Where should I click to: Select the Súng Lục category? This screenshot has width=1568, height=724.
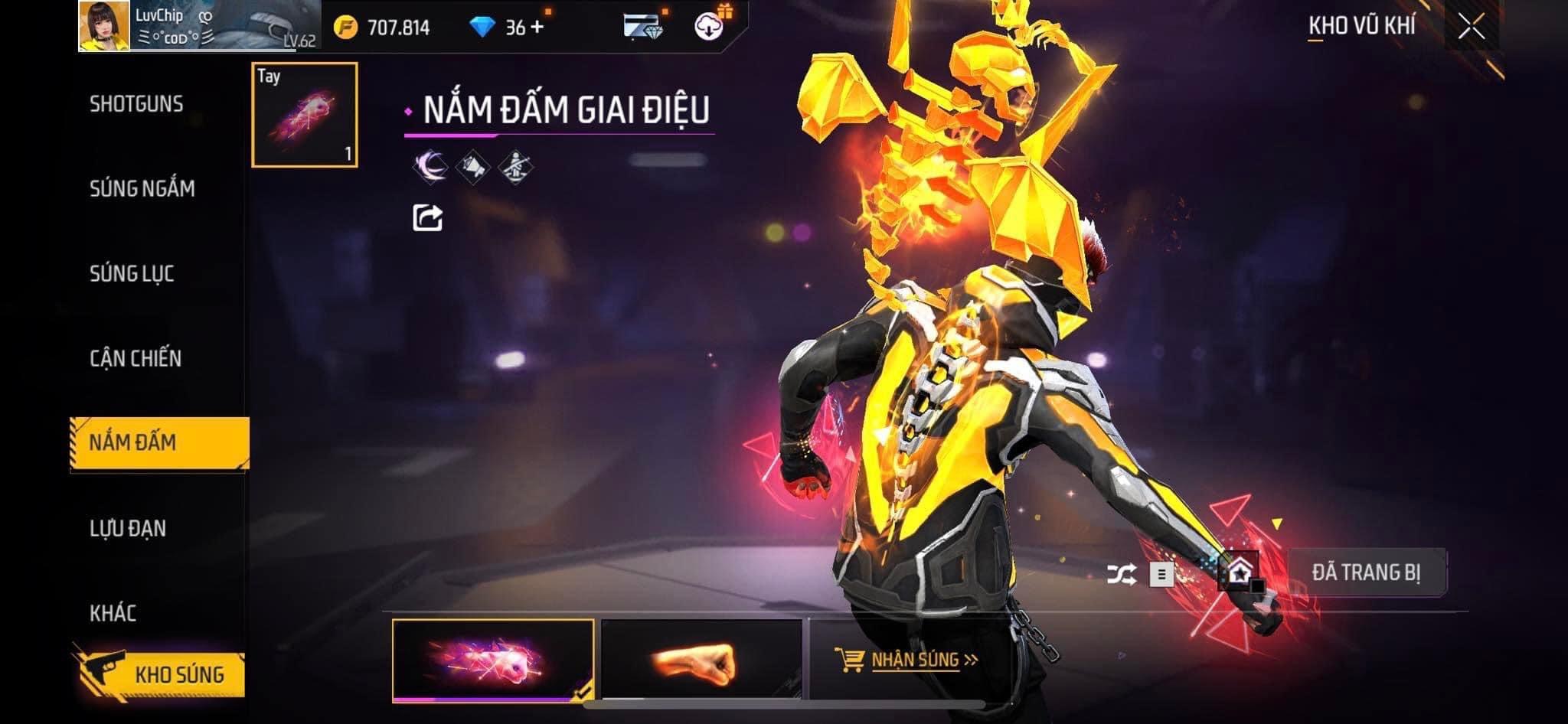[132, 273]
